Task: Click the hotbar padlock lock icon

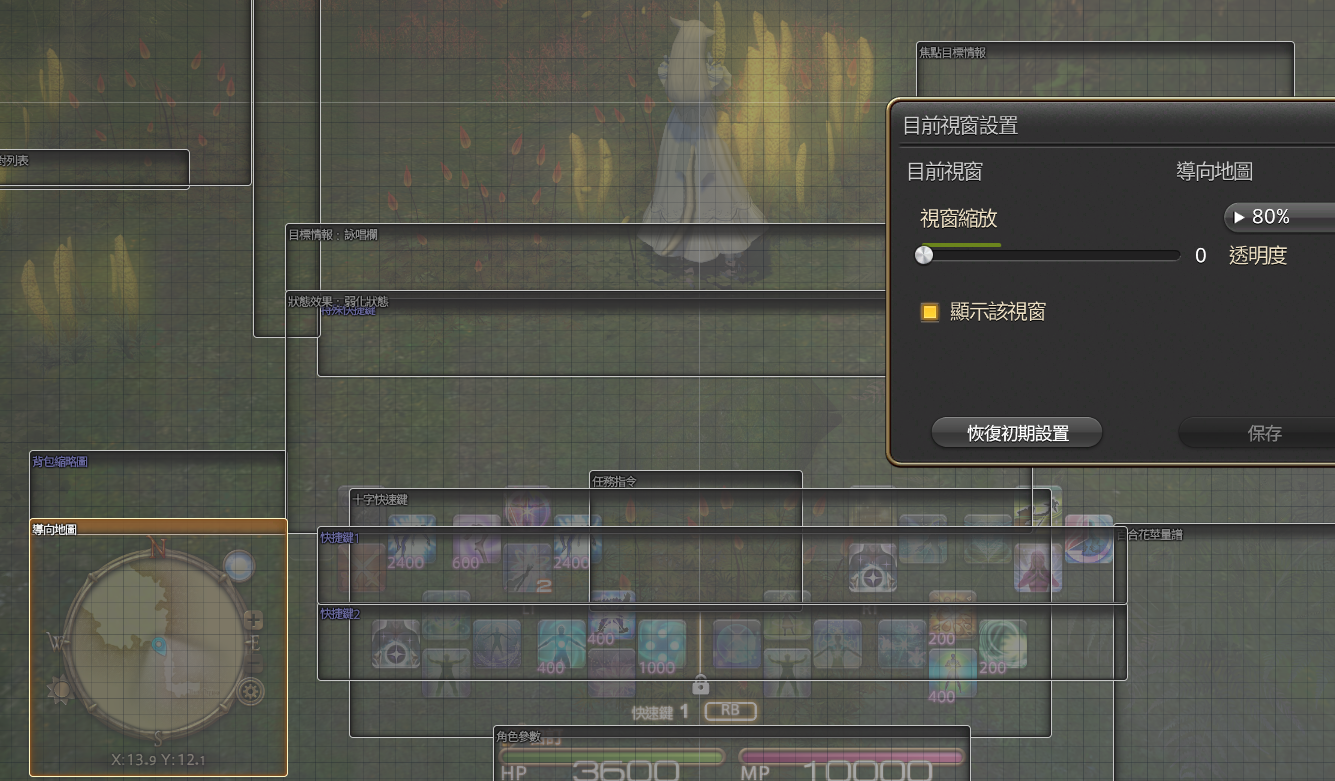Action: (x=700, y=685)
